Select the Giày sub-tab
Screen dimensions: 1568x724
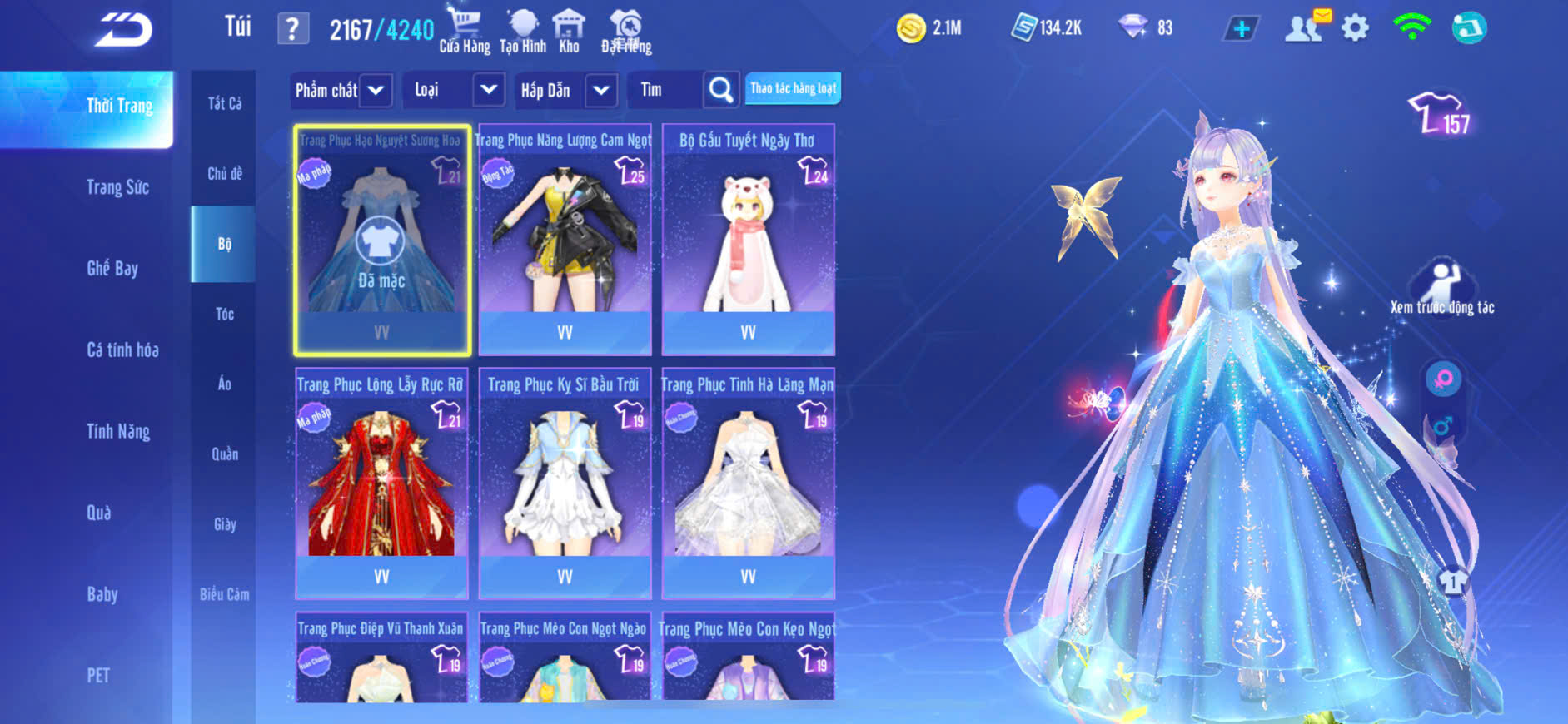tap(225, 524)
